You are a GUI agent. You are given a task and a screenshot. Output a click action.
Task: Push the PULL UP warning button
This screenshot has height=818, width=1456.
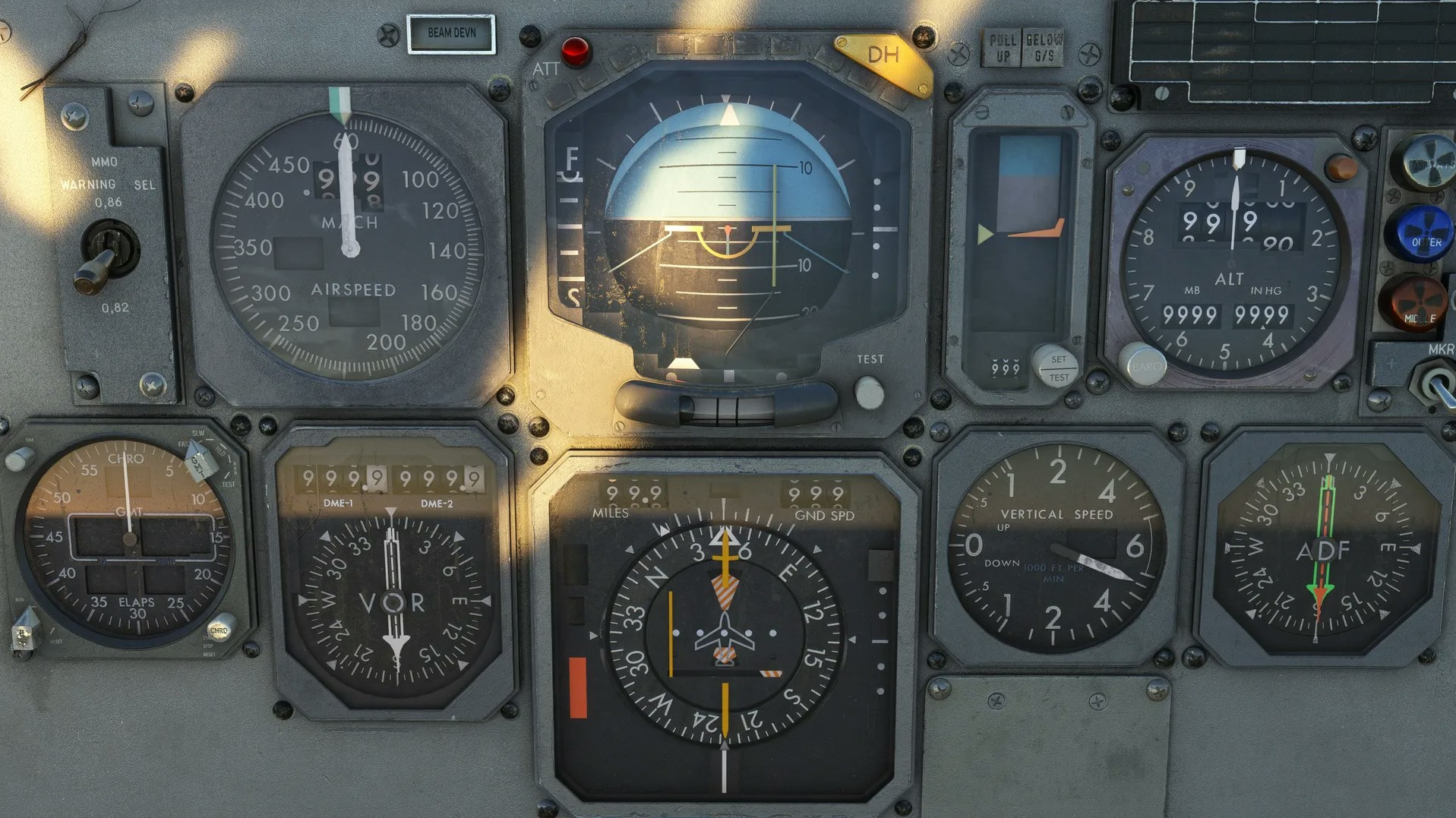pyautogui.click(x=1003, y=47)
